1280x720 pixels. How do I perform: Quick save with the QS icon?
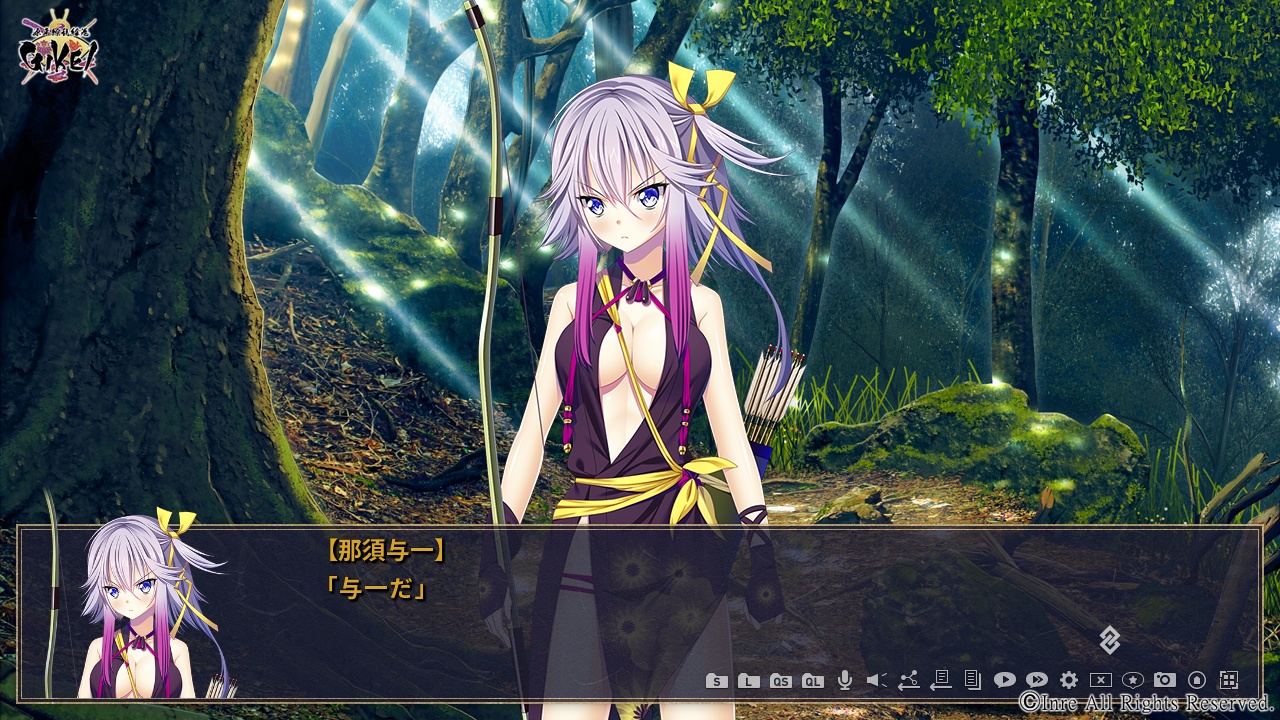pyautogui.click(x=781, y=681)
